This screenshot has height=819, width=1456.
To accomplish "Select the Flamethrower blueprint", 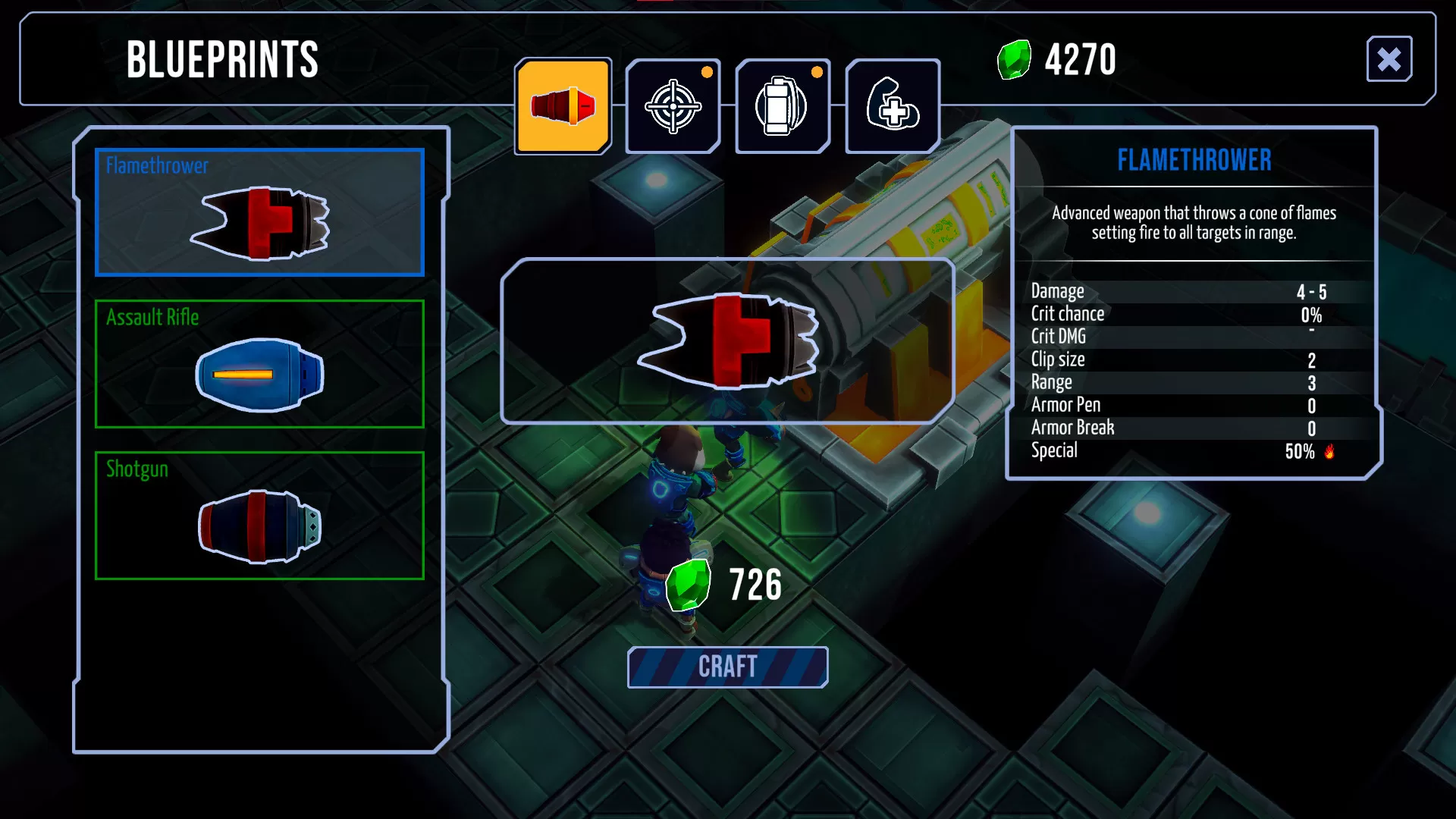I will coord(259,212).
